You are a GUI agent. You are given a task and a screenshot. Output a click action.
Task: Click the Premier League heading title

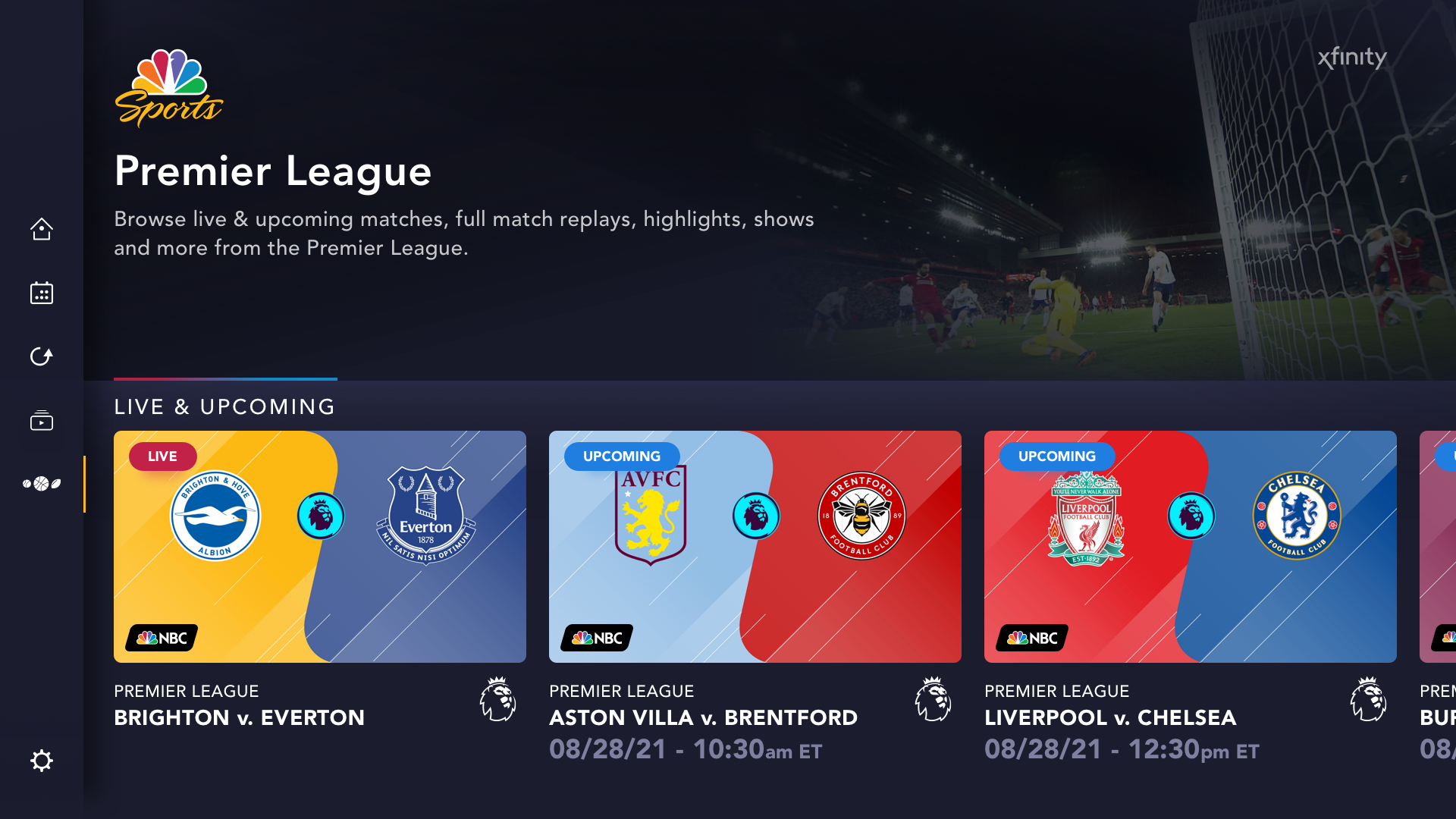(x=273, y=172)
